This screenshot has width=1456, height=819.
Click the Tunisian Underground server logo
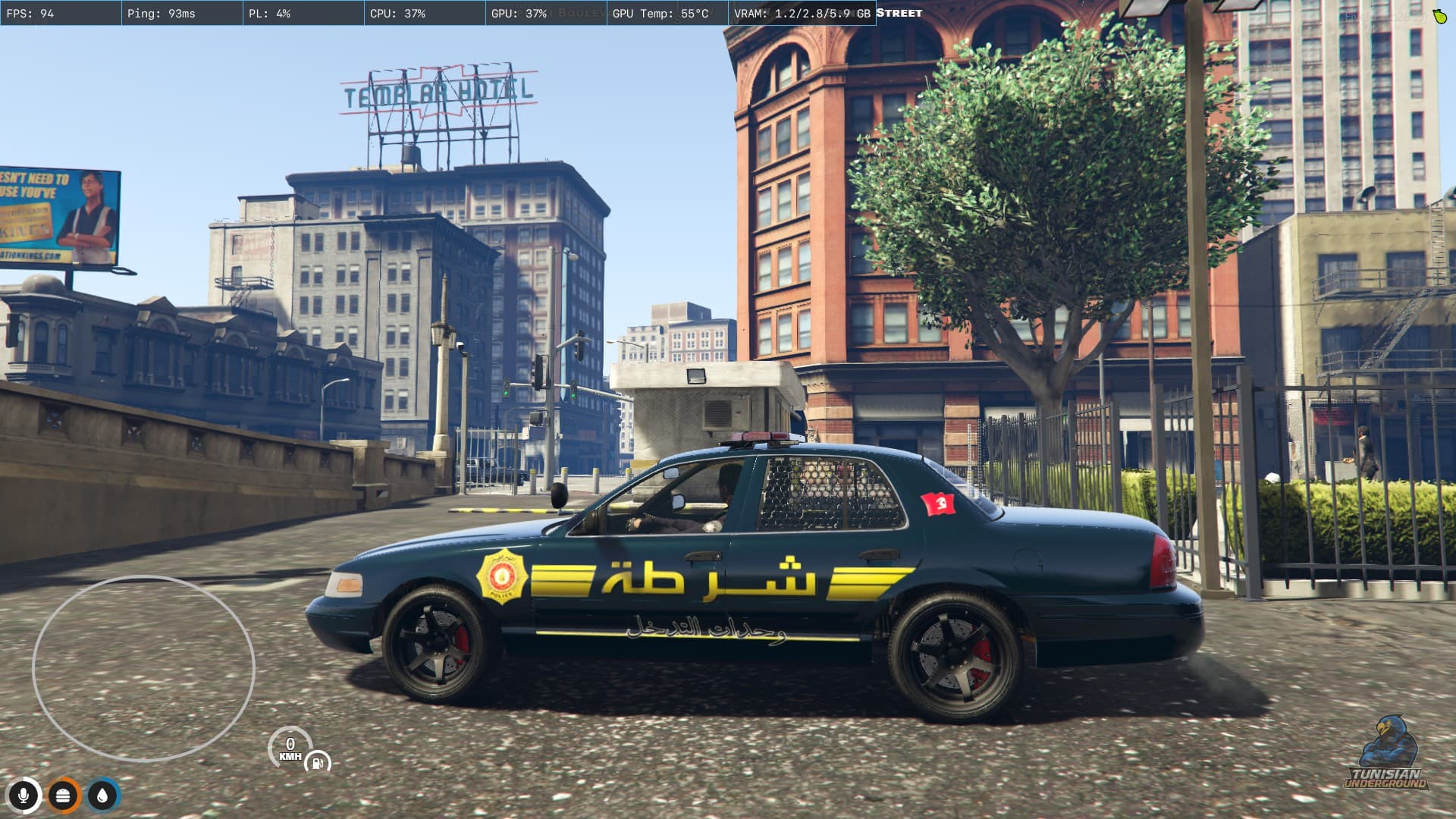pyautogui.click(x=1386, y=755)
